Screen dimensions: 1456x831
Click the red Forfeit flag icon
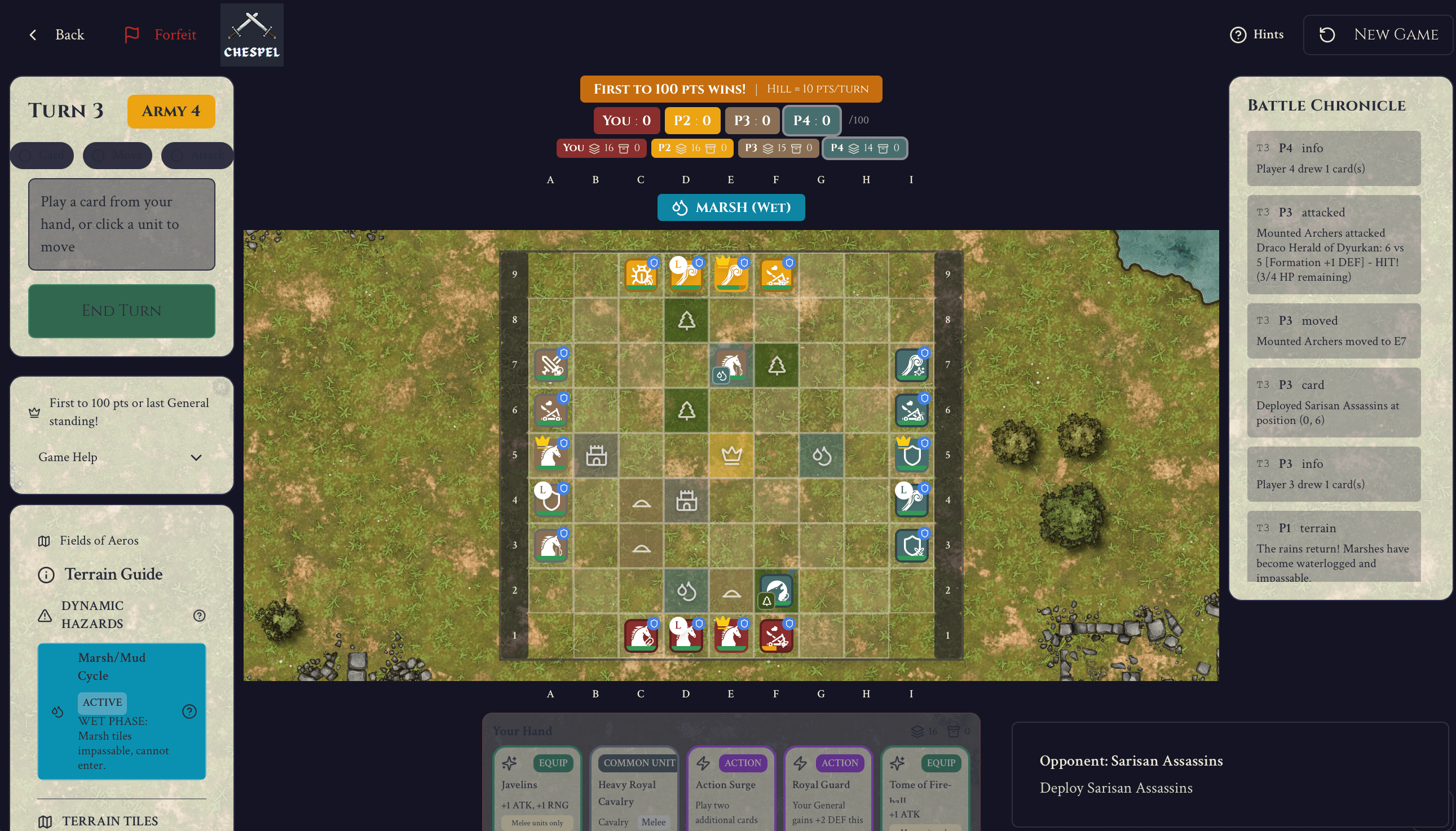(x=131, y=34)
